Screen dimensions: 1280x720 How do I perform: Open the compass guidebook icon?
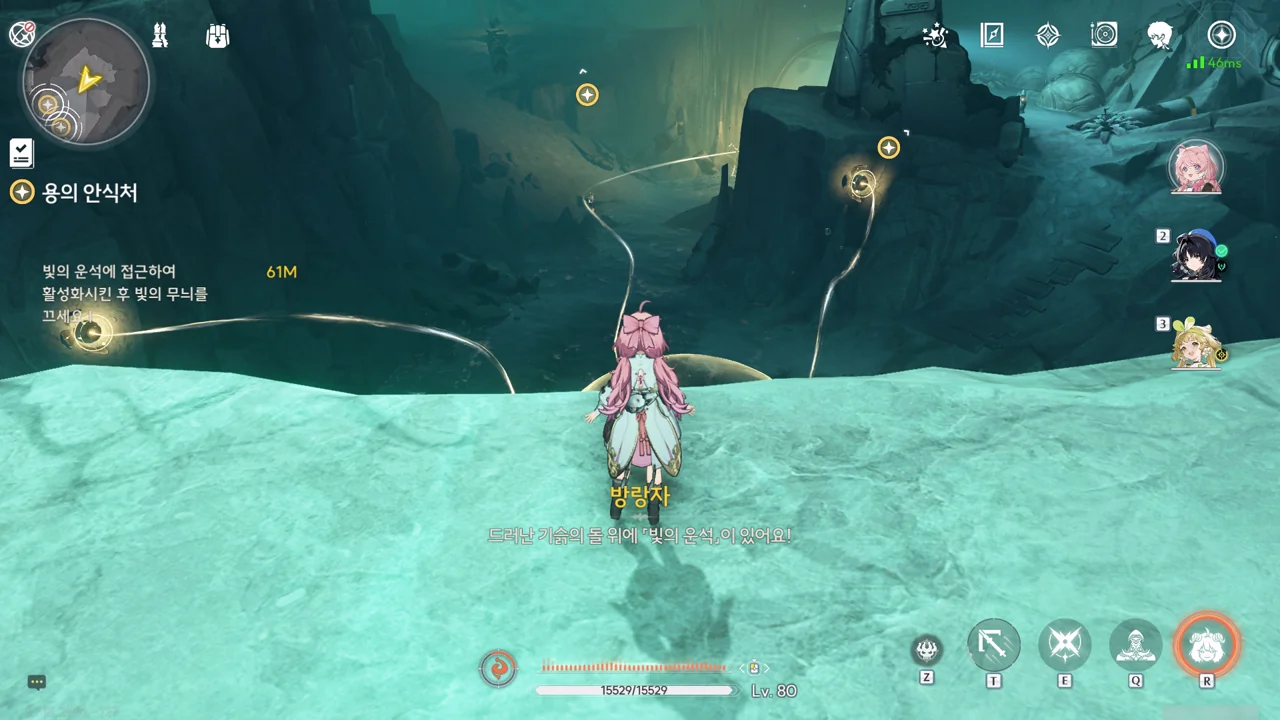(992, 36)
